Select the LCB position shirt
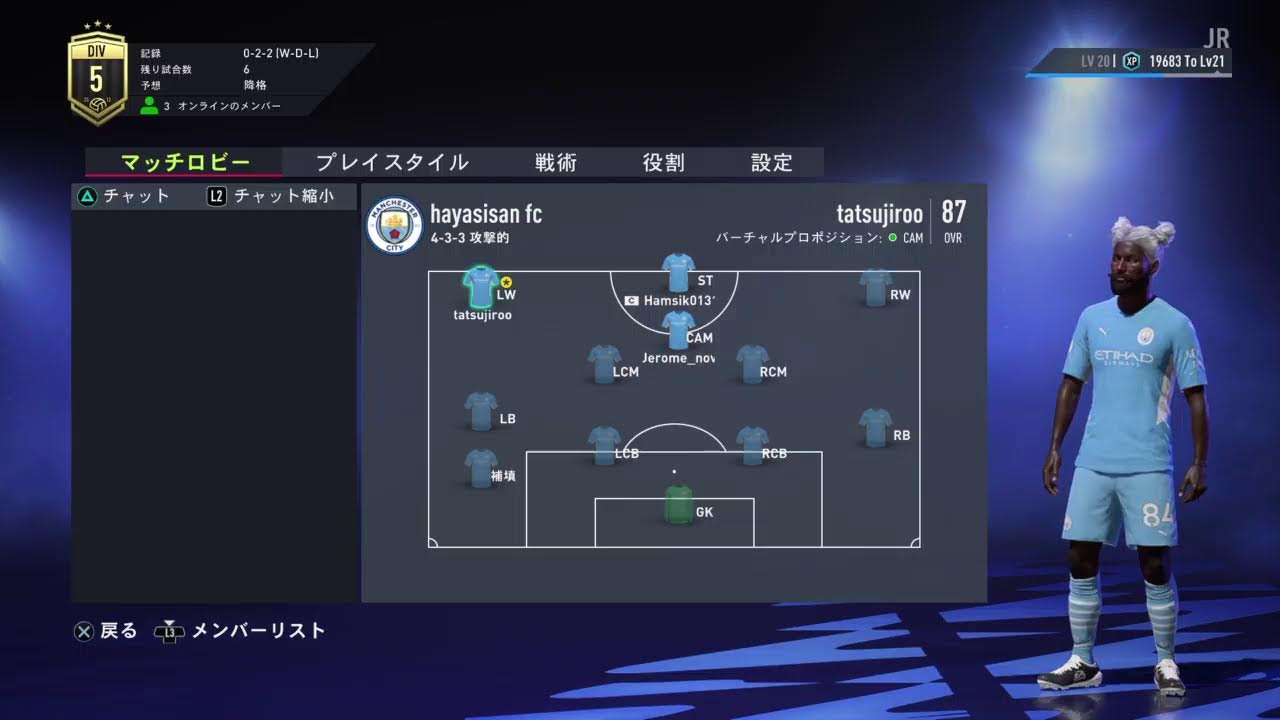Image resolution: width=1280 pixels, height=720 pixels. (x=604, y=445)
